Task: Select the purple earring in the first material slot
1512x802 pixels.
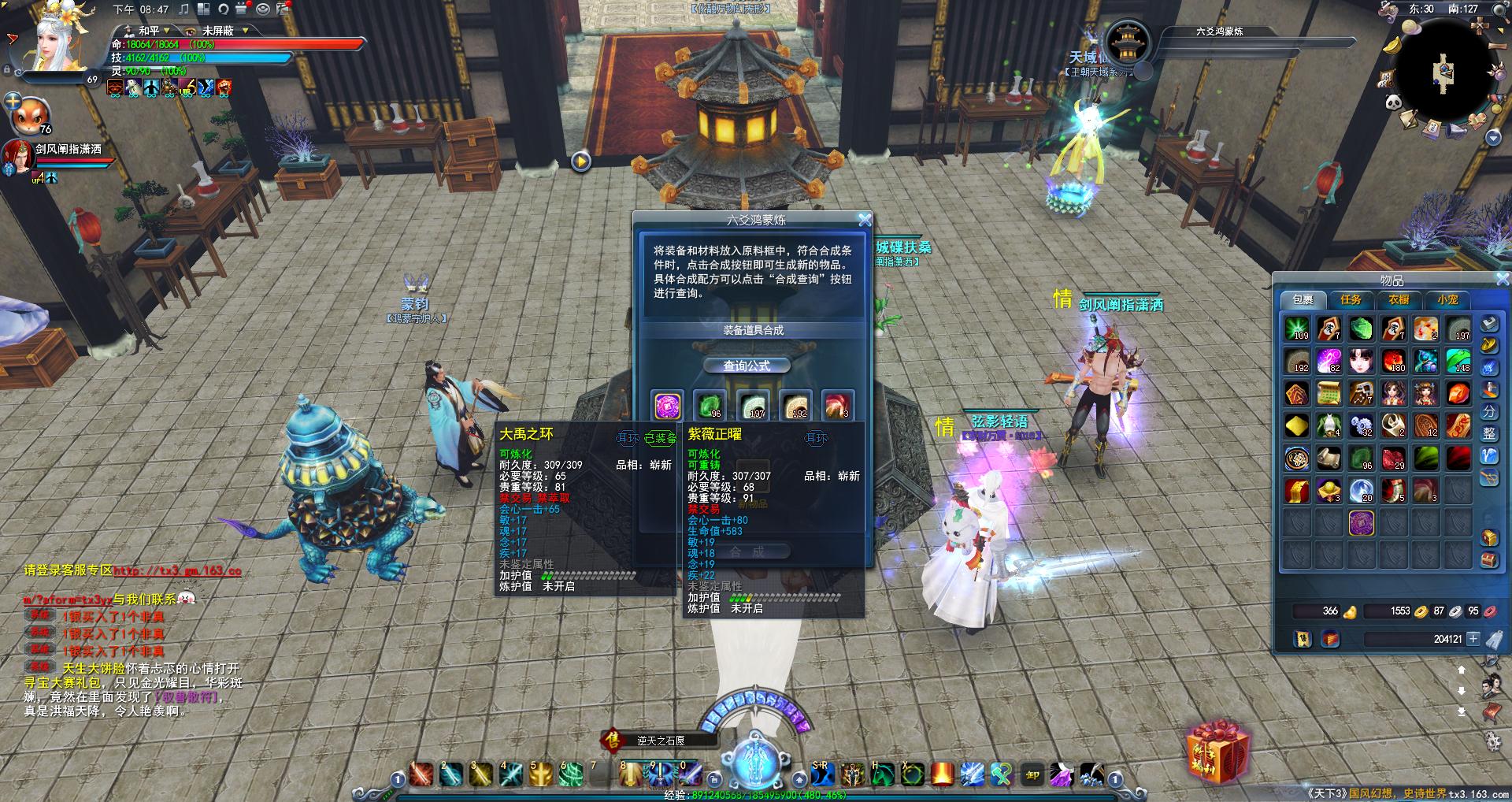Action: [668, 406]
